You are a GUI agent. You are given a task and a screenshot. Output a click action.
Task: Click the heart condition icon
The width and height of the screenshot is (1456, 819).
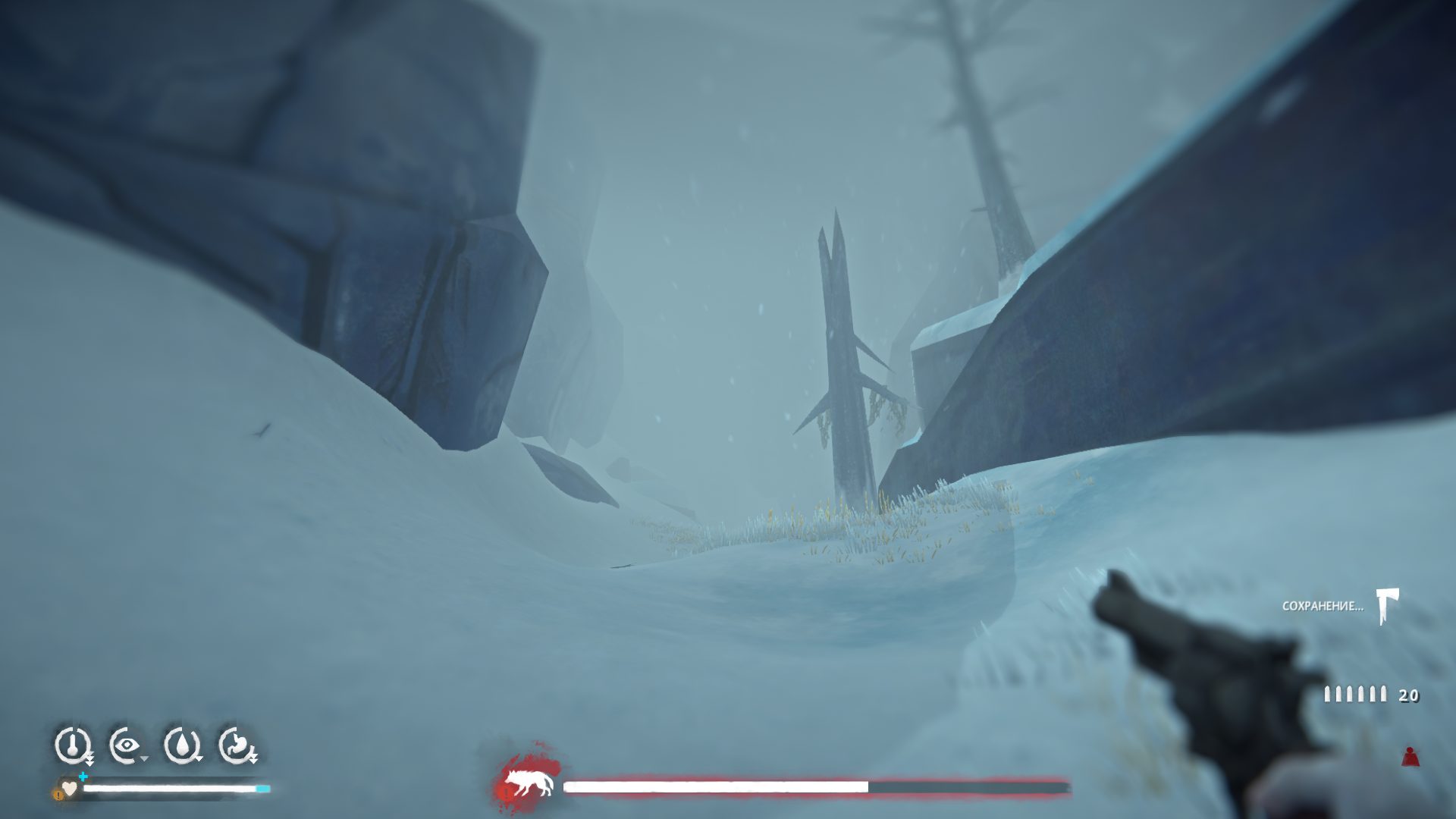coord(71,788)
